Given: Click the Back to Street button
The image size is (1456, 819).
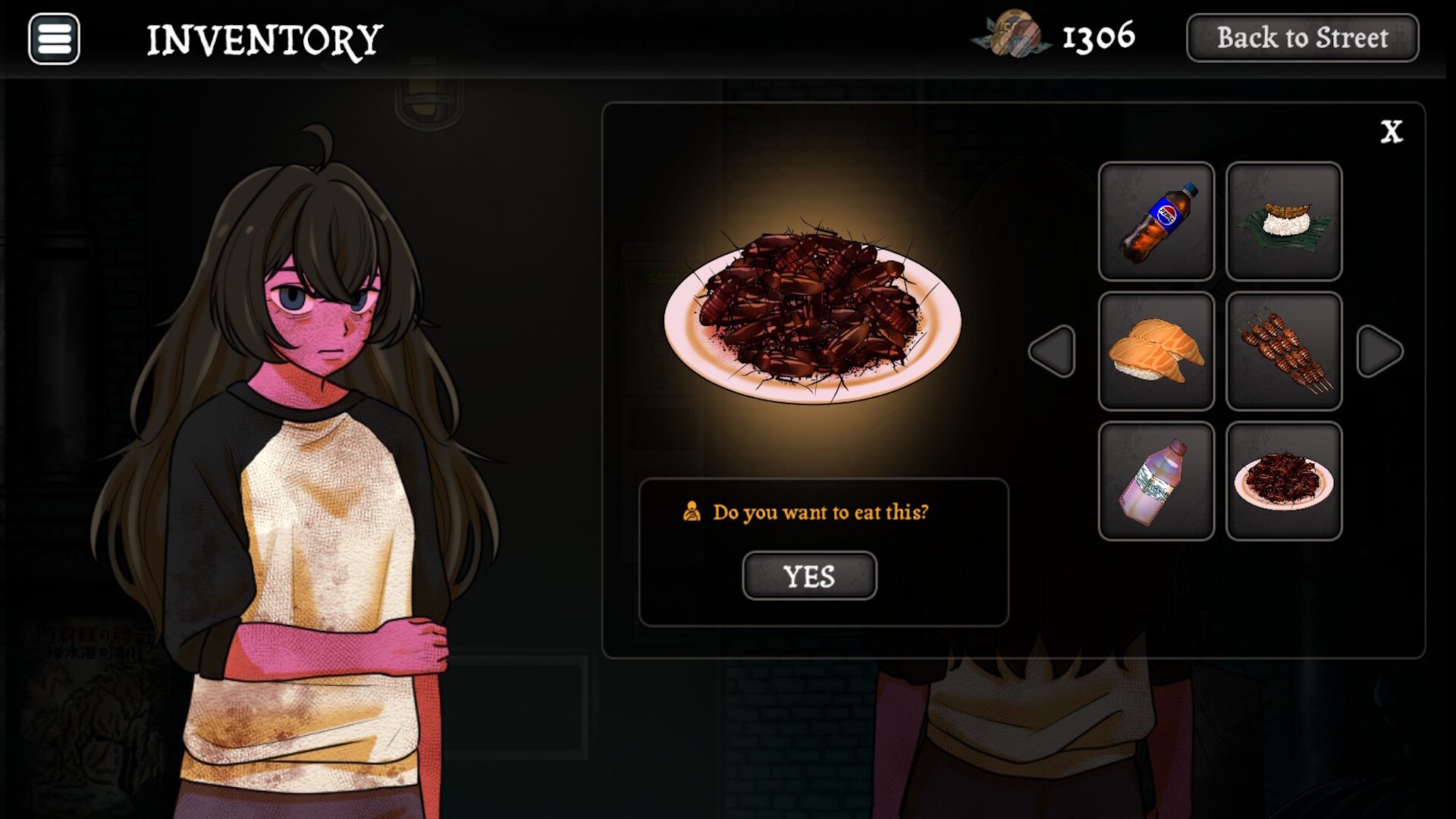Looking at the screenshot, I should point(1301,38).
